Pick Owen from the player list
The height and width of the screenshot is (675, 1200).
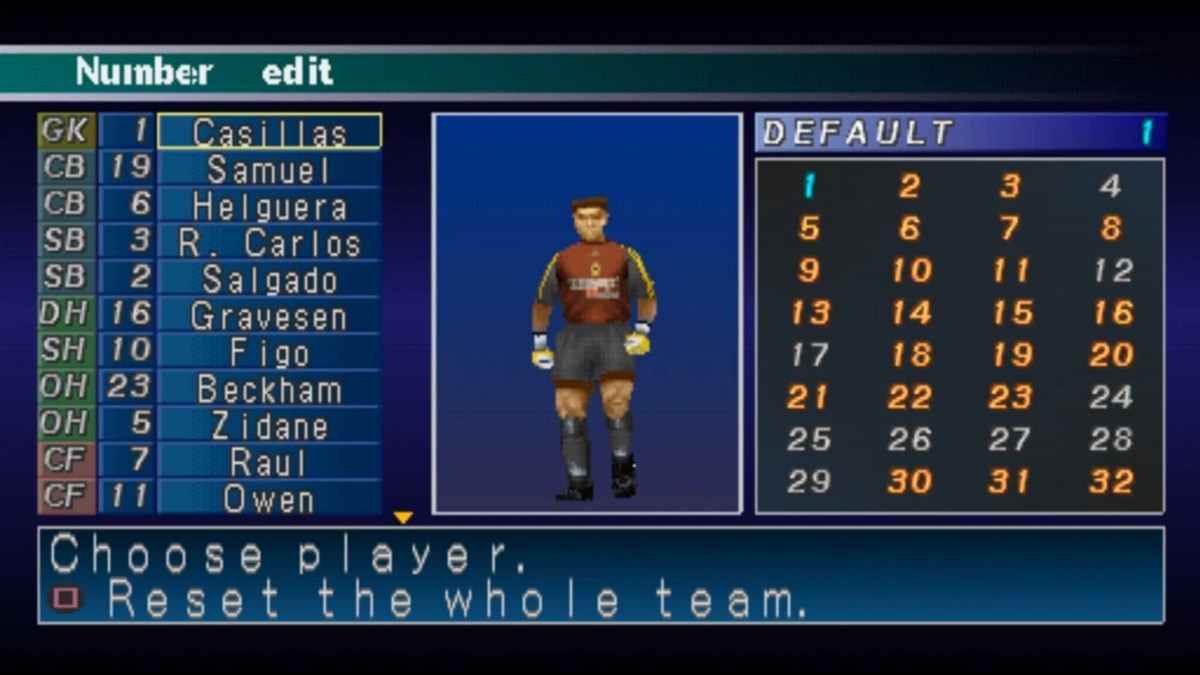tap(269, 498)
